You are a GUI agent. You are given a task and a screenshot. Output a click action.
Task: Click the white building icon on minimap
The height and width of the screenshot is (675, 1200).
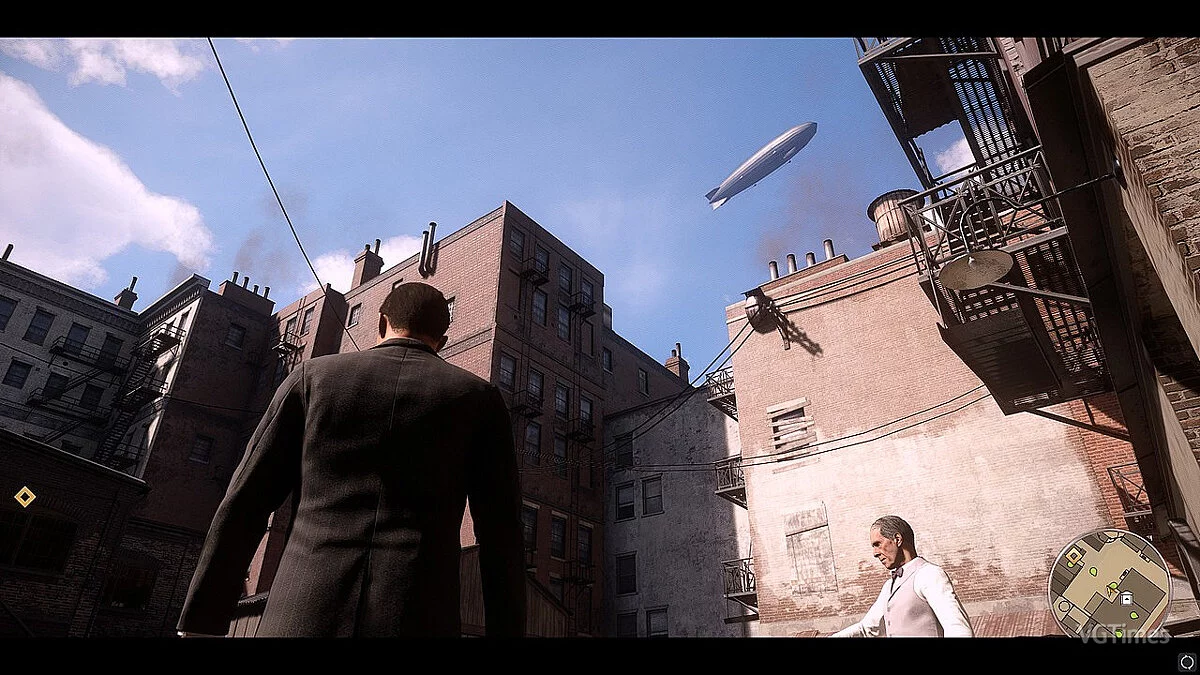(1126, 597)
